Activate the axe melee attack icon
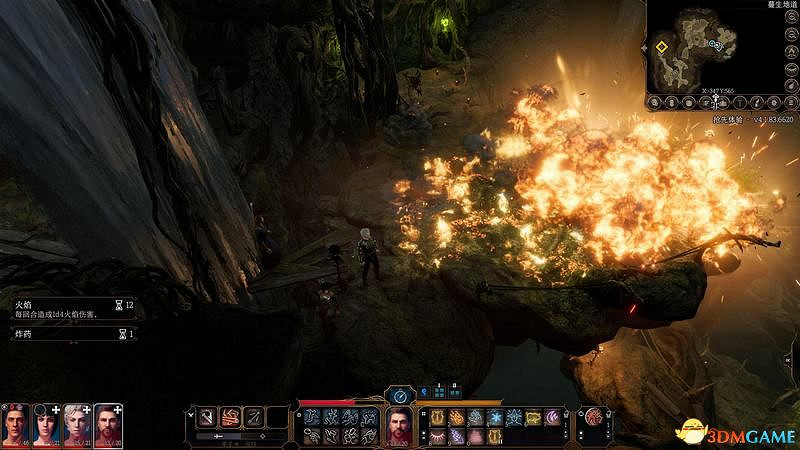This screenshot has height=450, width=800. pos(207,417)
